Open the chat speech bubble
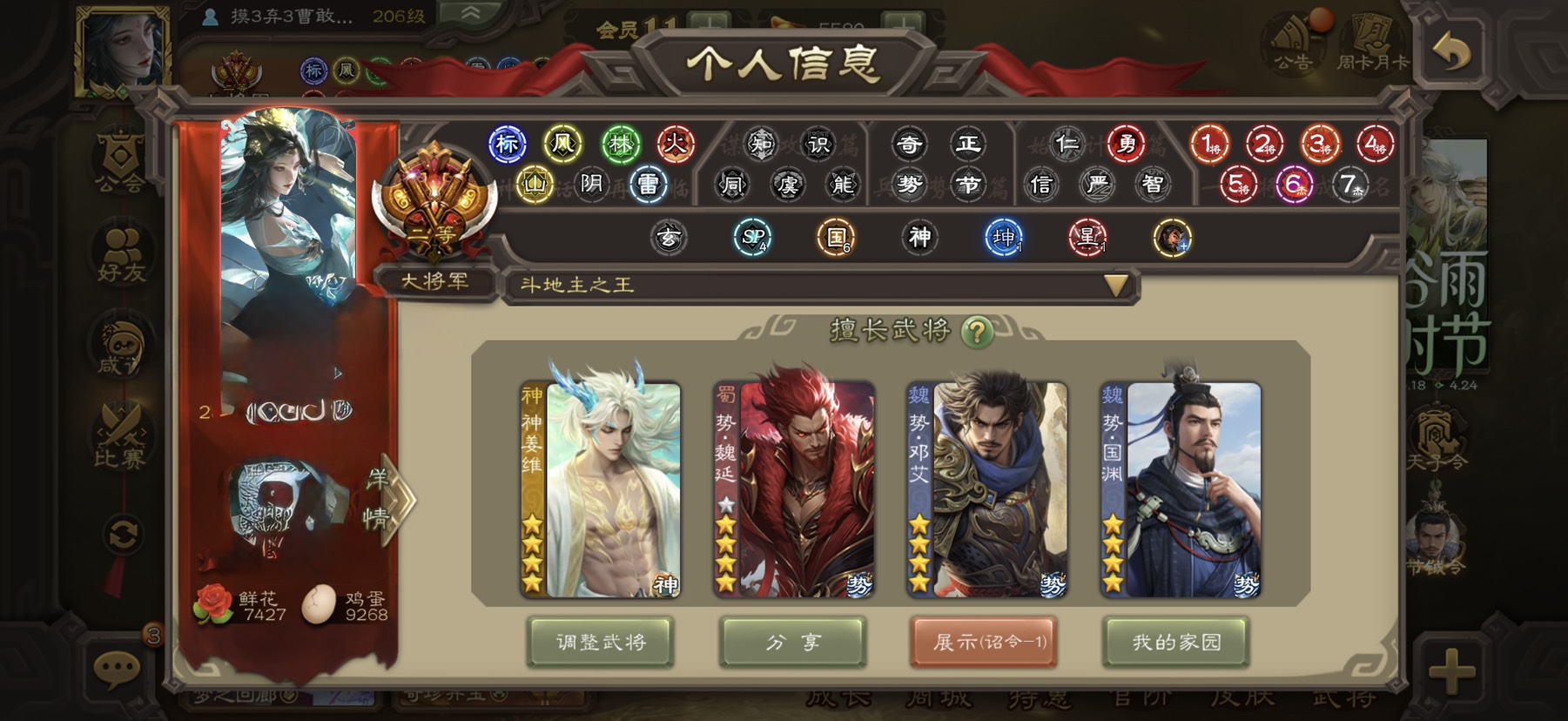Image resolution: width=1568 pixels, height=721 pixels. tap(117, 669)
